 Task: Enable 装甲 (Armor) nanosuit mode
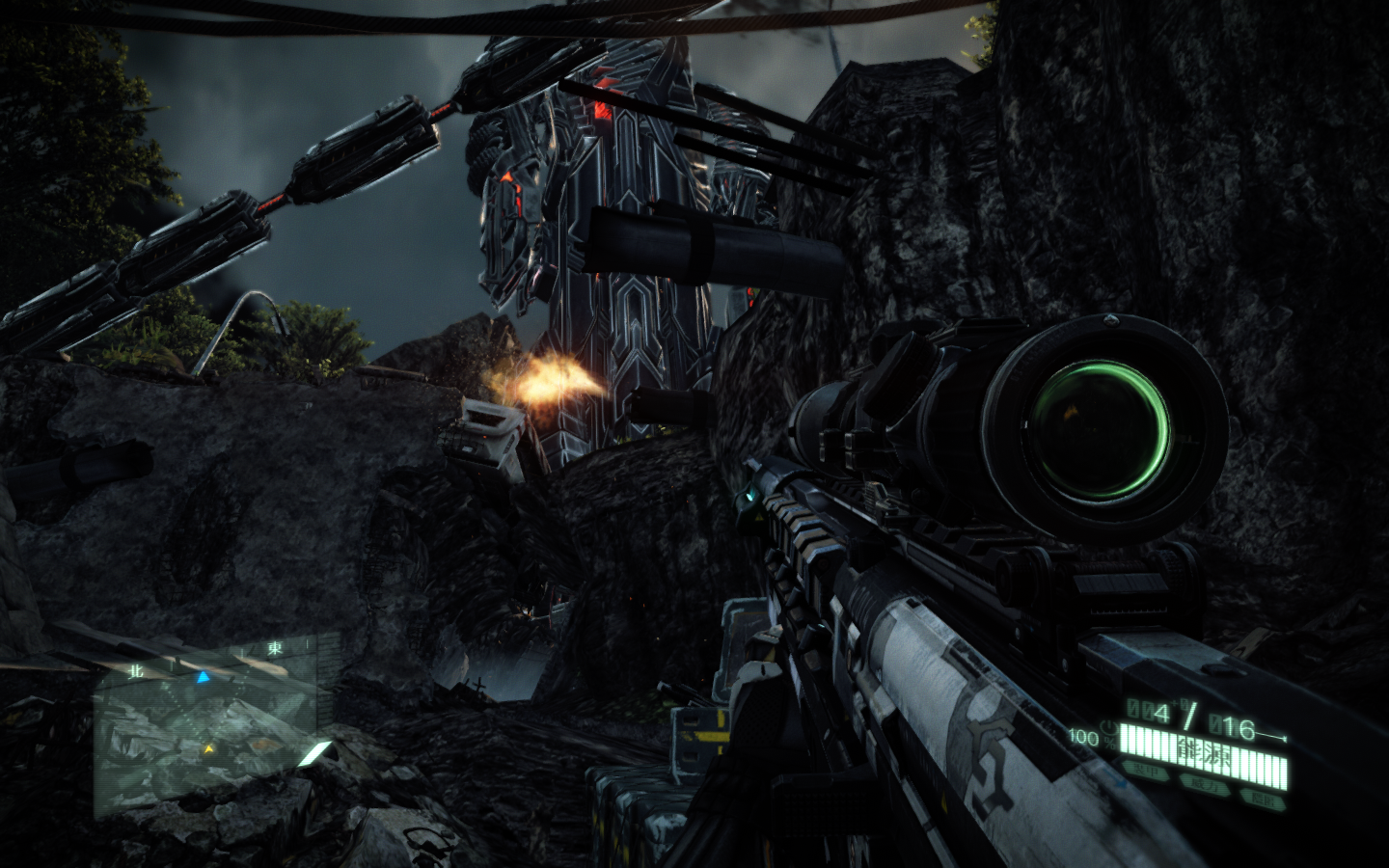tap(1148, 770)
